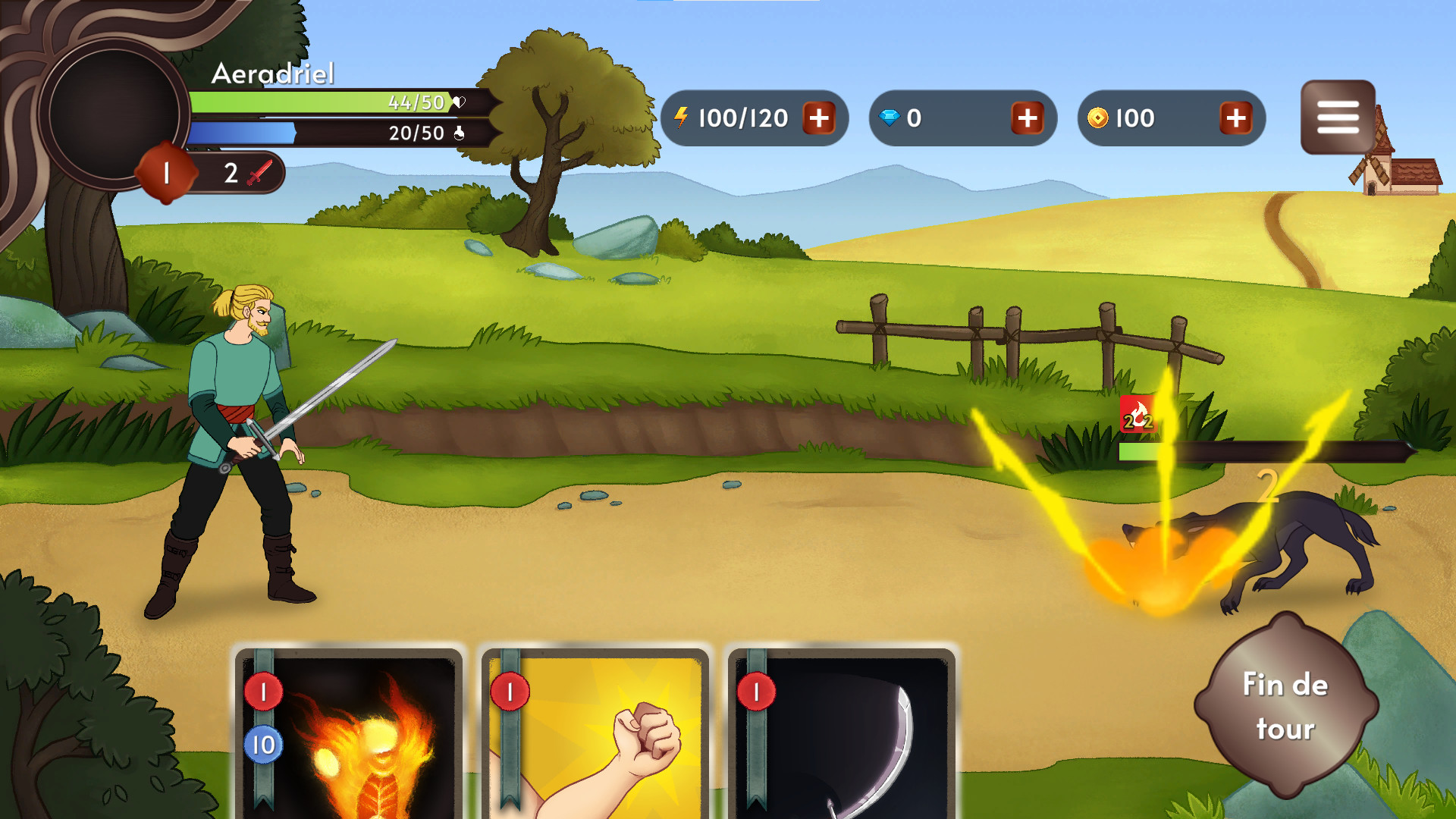Click the plus button beside the gold amount

tap(1236, 118)
